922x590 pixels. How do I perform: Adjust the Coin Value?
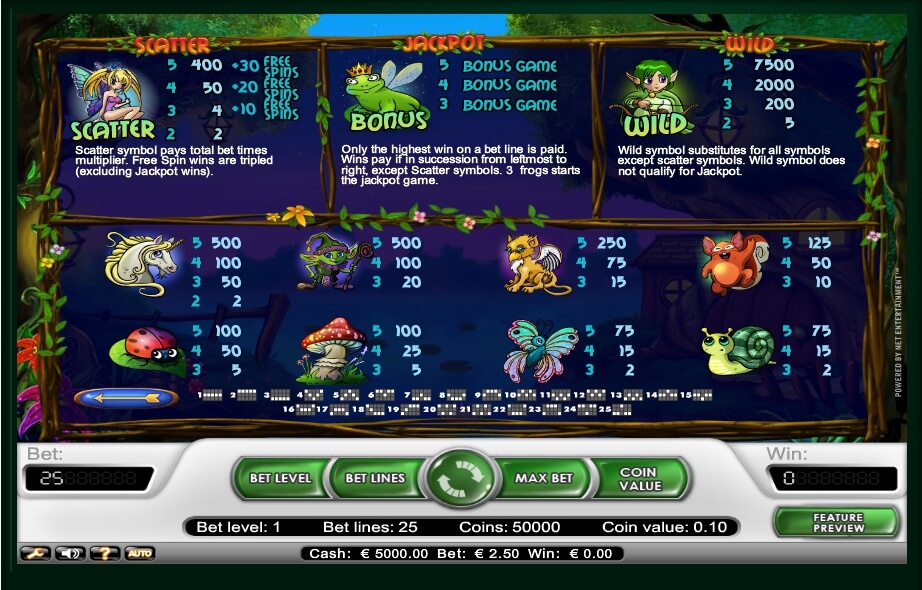coord(639,478)
